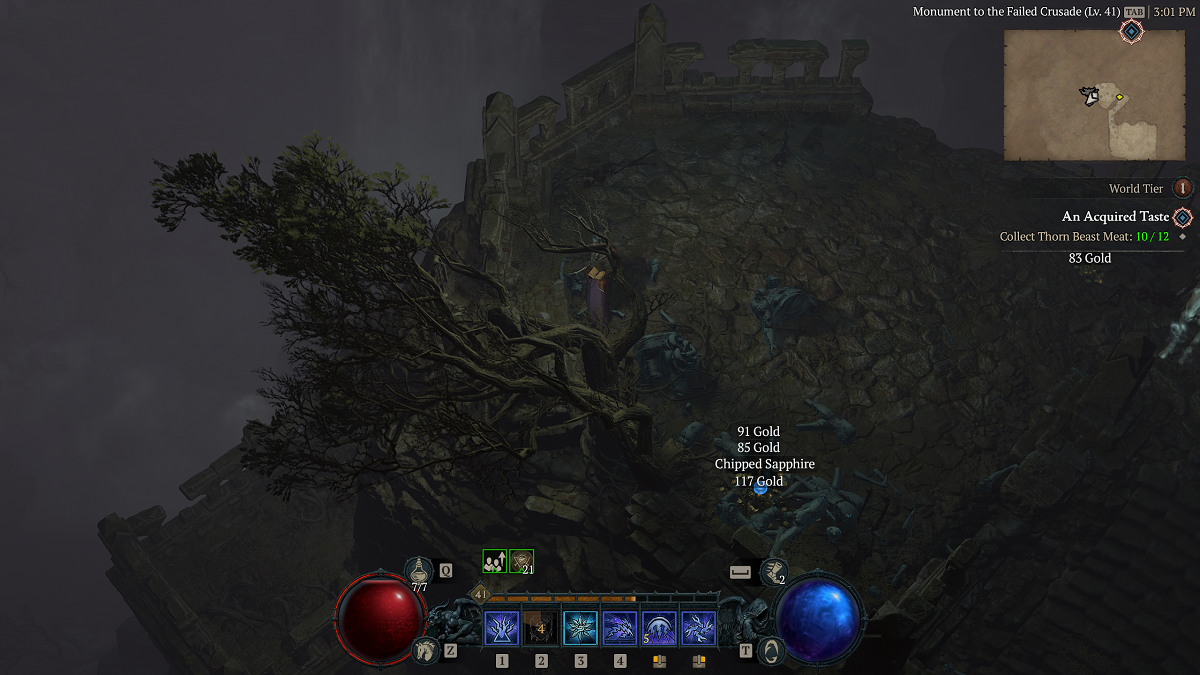Open the An Acquired Taste quest tracker

(x=1115, y=217)
